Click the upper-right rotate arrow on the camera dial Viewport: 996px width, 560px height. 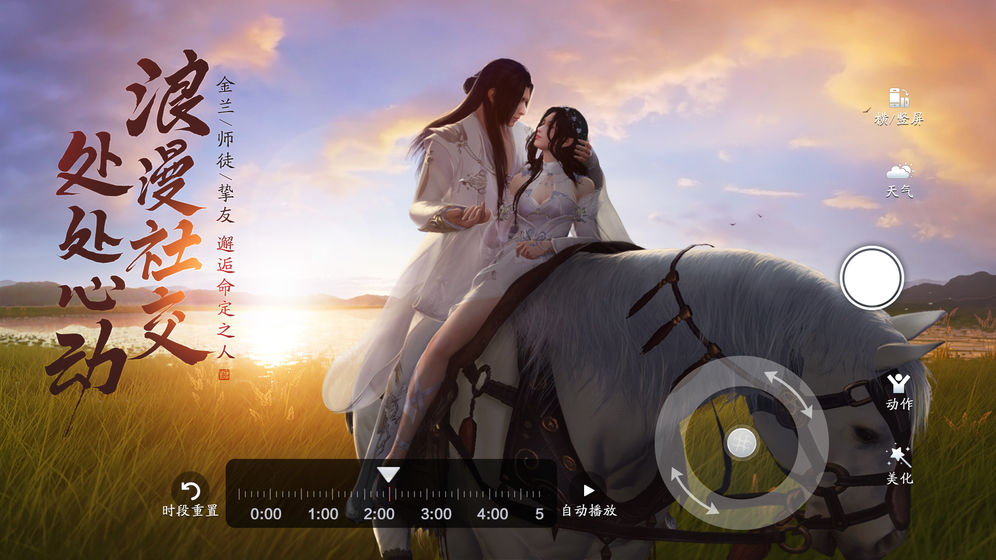(x=788, y=394)
